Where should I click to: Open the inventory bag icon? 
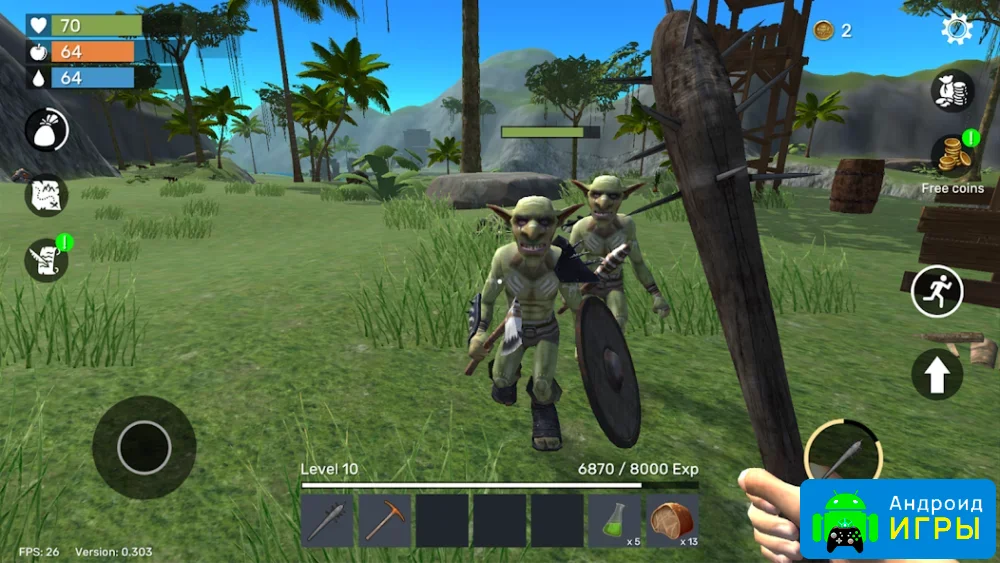tap(47, 129)
